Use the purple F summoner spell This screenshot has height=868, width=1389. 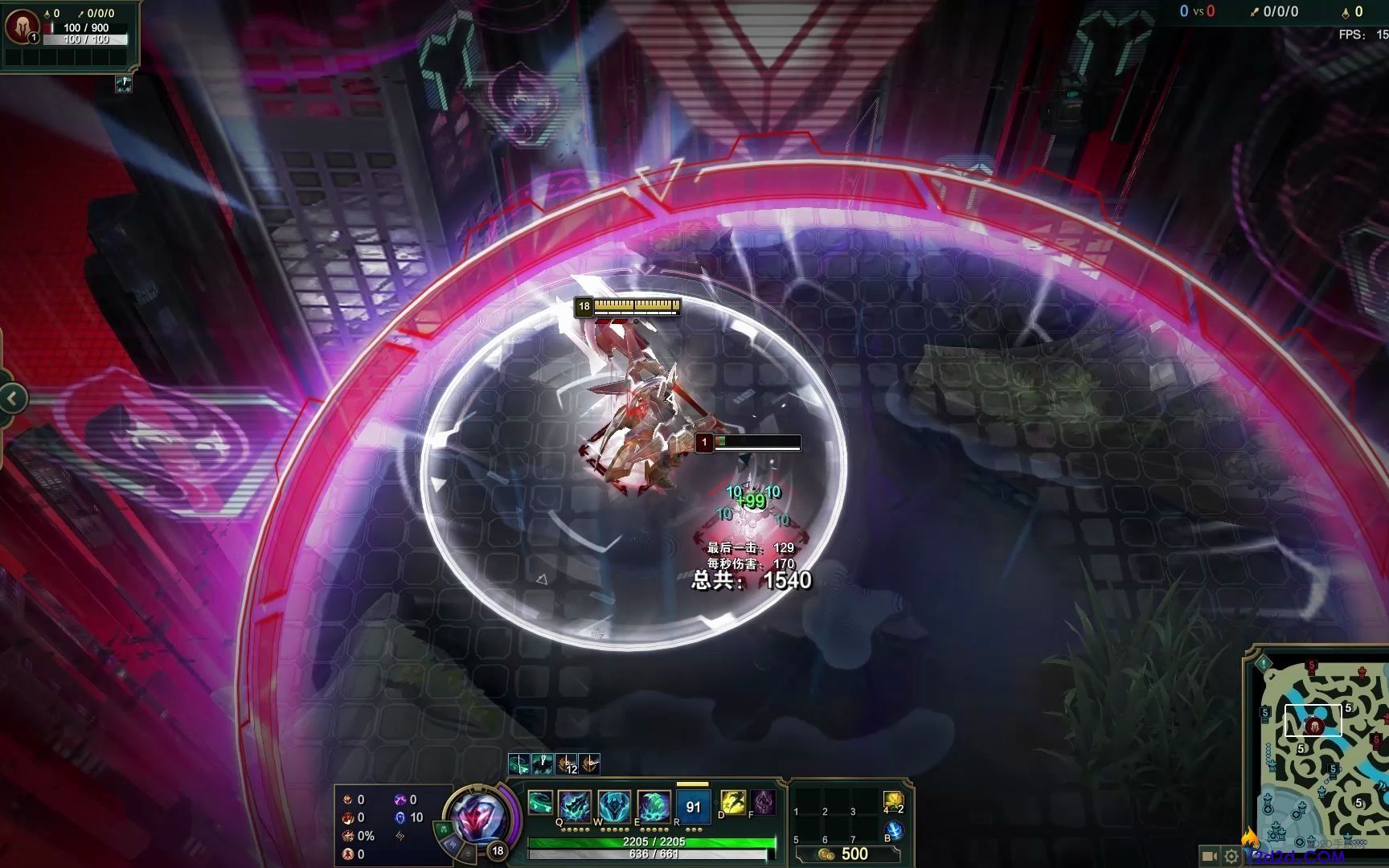pos(763,801)
